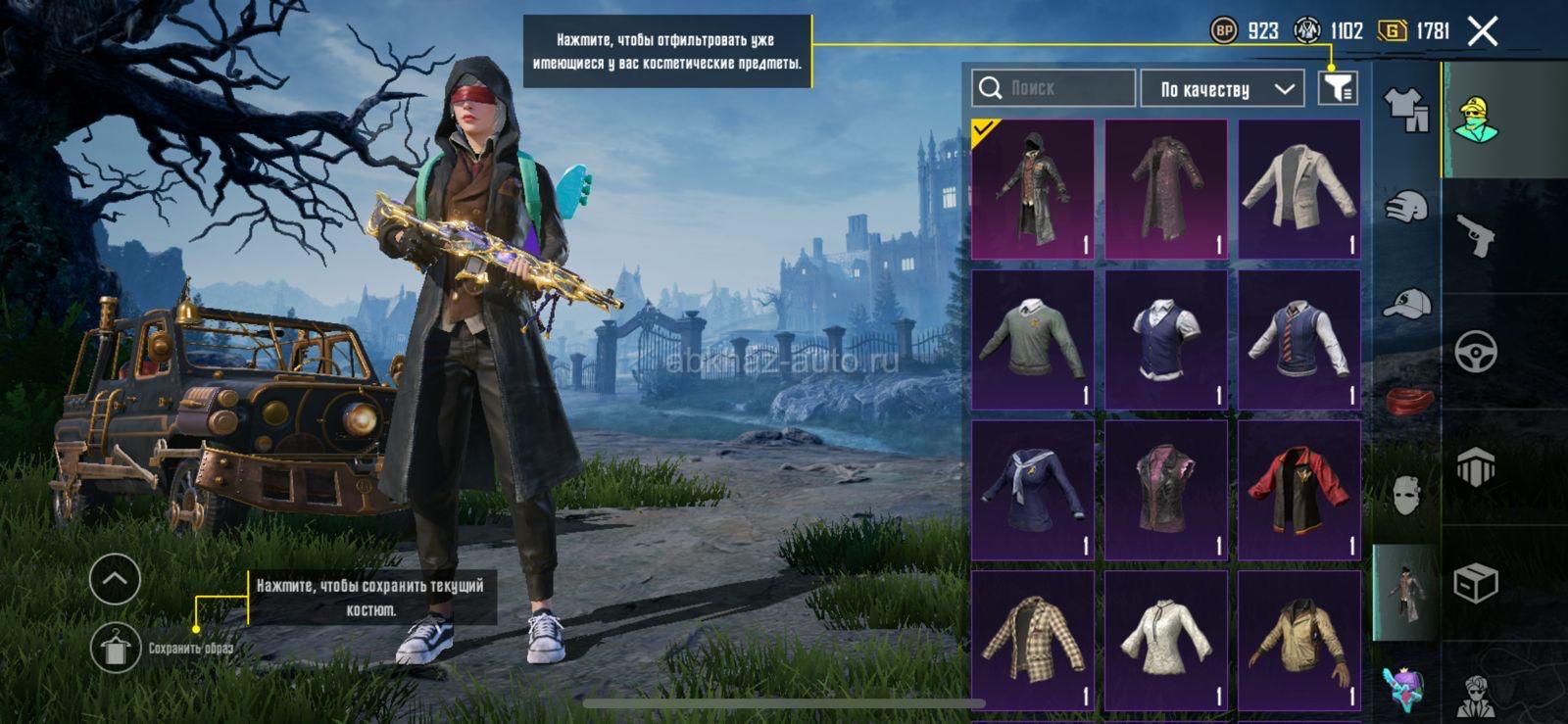Select the navy sailor school uniform top
The width and height of the screenshot is (1568, 724).
pyautogui.click(x=1032, y=490)
